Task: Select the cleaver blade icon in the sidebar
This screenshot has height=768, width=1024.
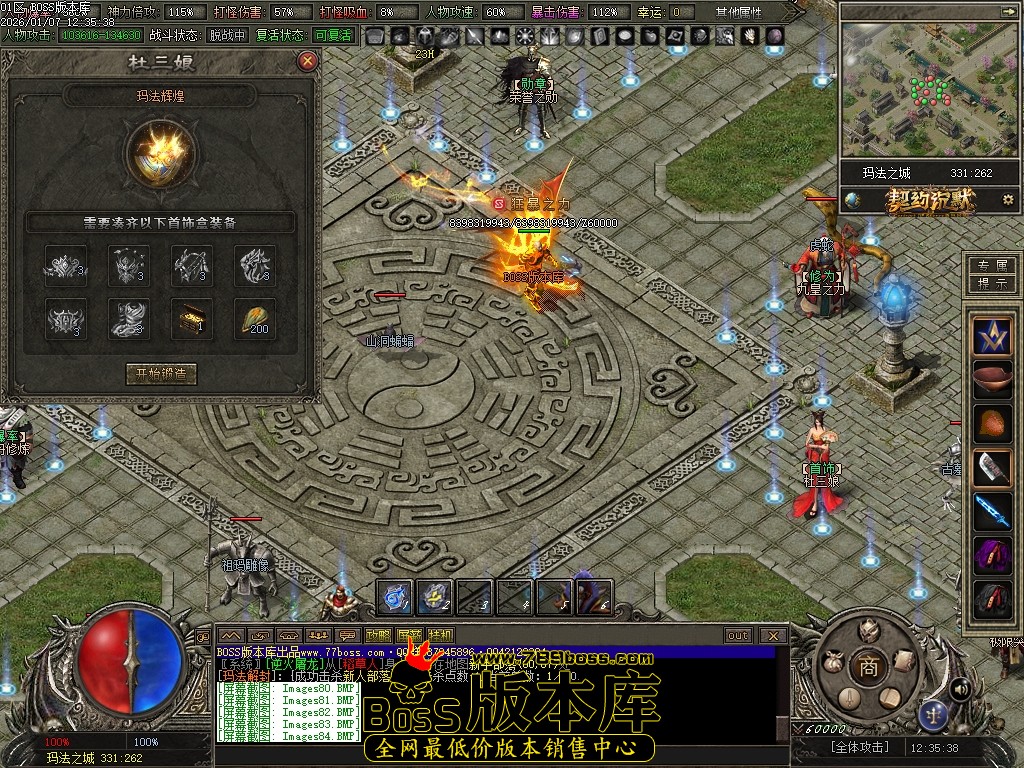Action: point(993,467)
